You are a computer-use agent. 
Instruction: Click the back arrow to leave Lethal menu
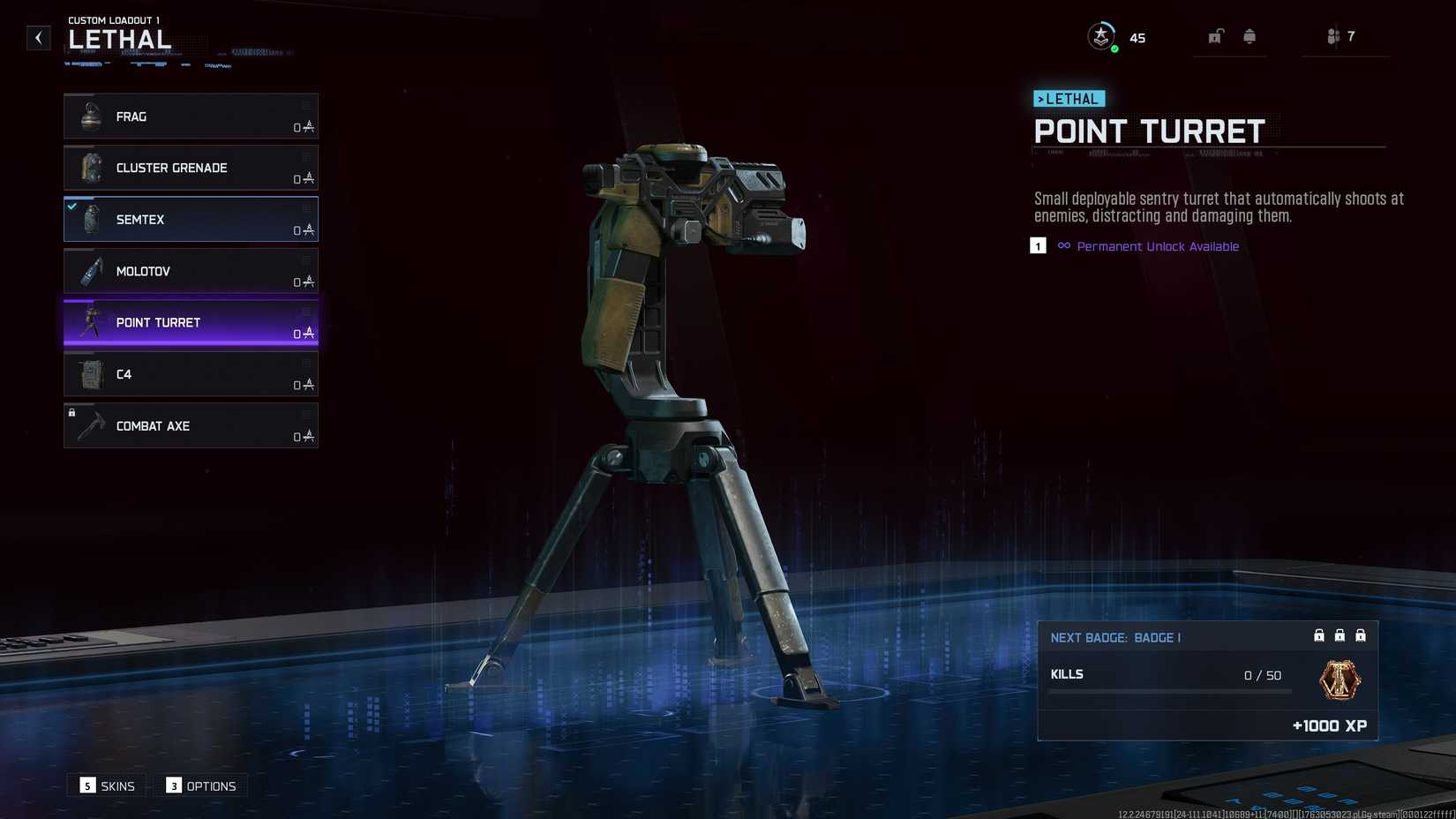(x=37, y=37)
